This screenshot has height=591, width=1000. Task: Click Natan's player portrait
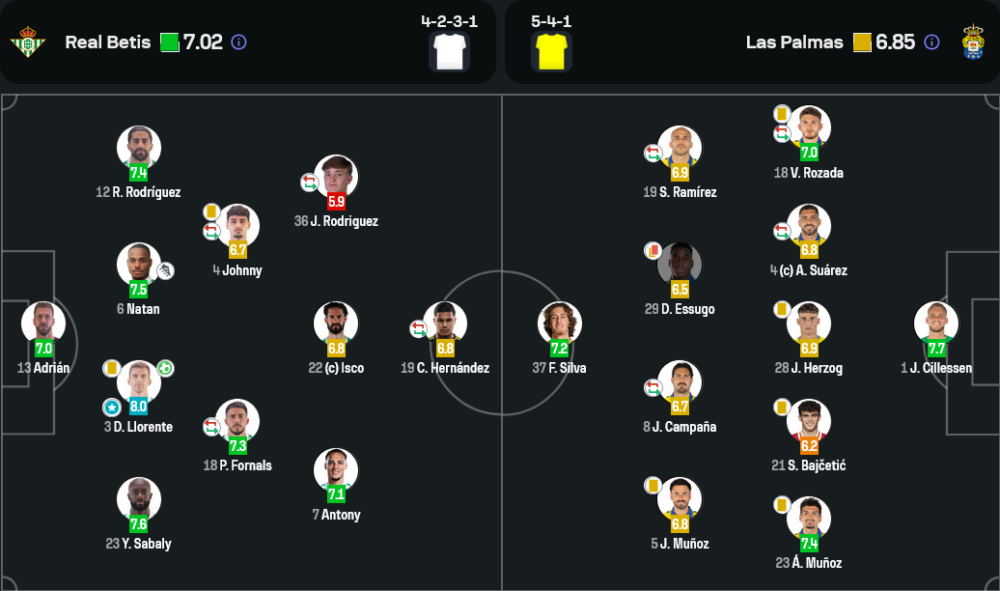(138, 264)
